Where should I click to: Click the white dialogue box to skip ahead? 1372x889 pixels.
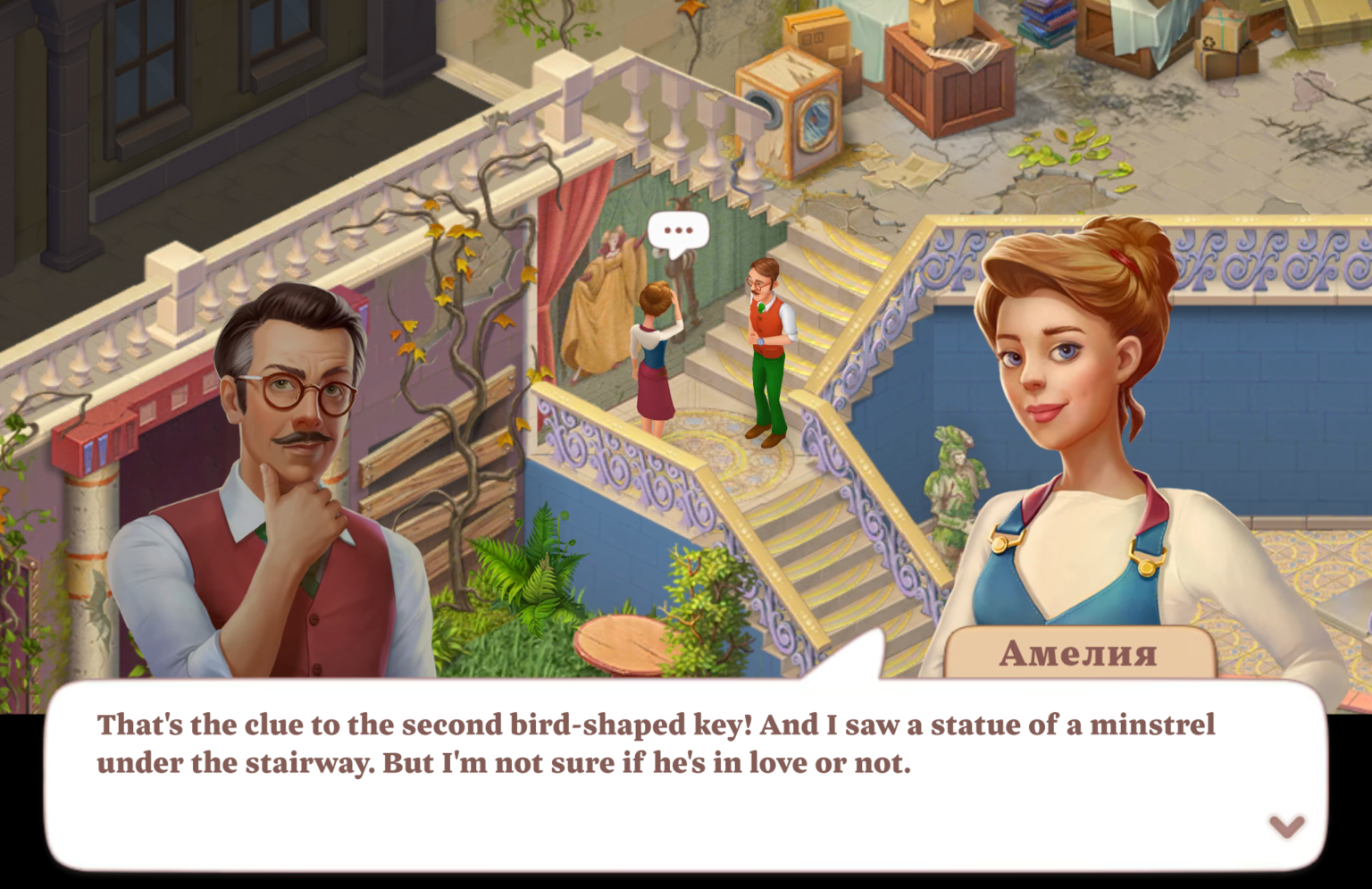679,786
